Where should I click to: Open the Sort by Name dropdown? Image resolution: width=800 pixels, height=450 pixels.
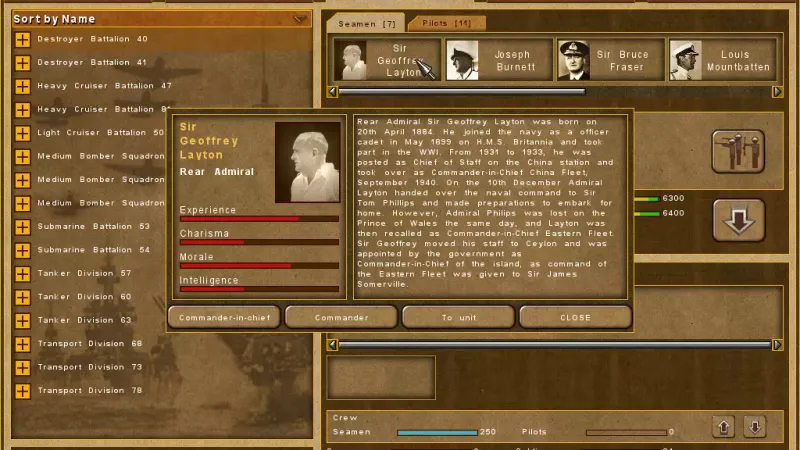coord(300,19)
